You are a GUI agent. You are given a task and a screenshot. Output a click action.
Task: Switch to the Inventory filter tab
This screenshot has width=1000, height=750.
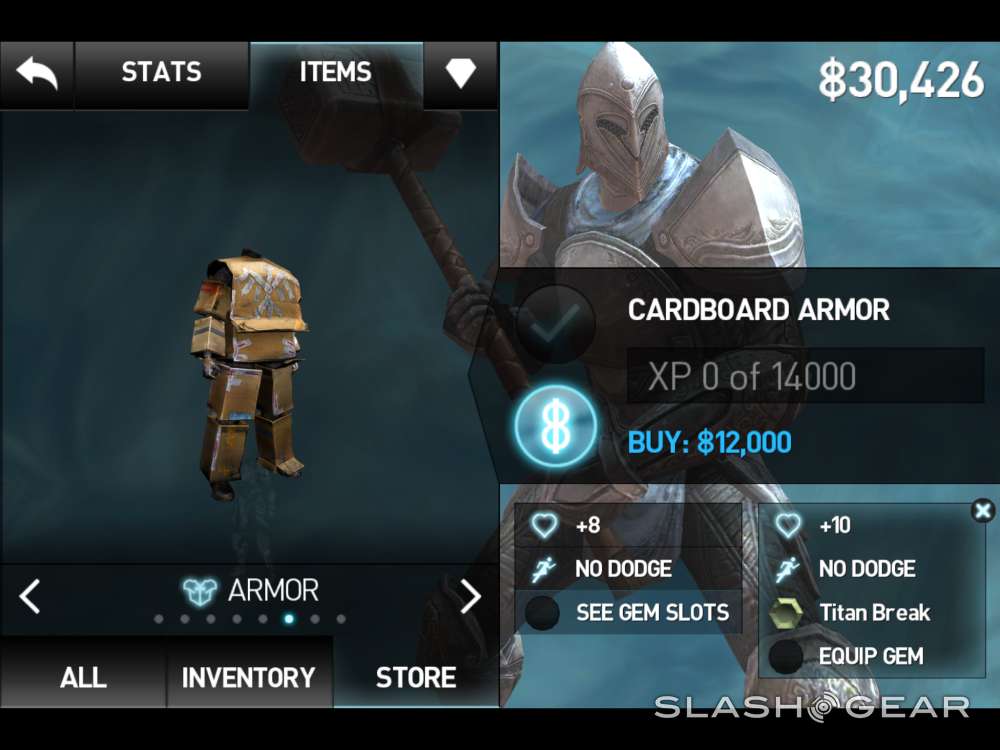(x=248, y=677)
